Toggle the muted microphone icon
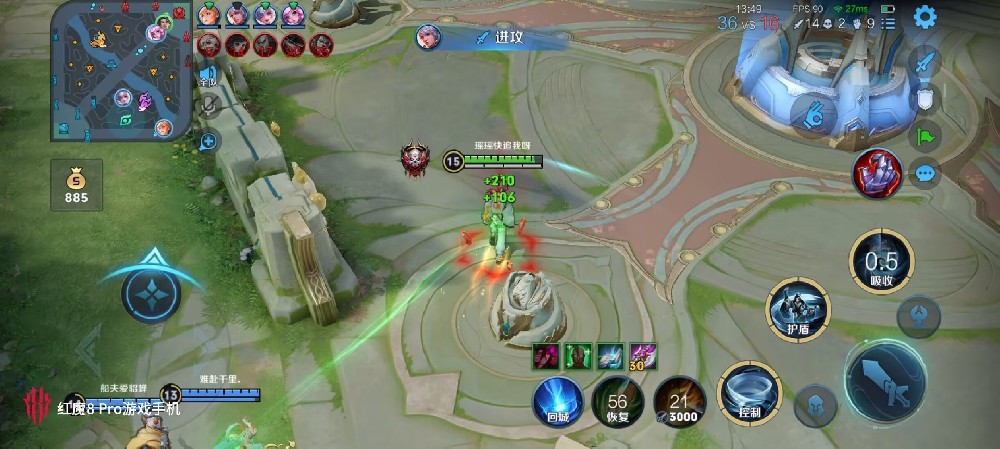Screen dimensions: 1000x449 [x=209, y=103]
